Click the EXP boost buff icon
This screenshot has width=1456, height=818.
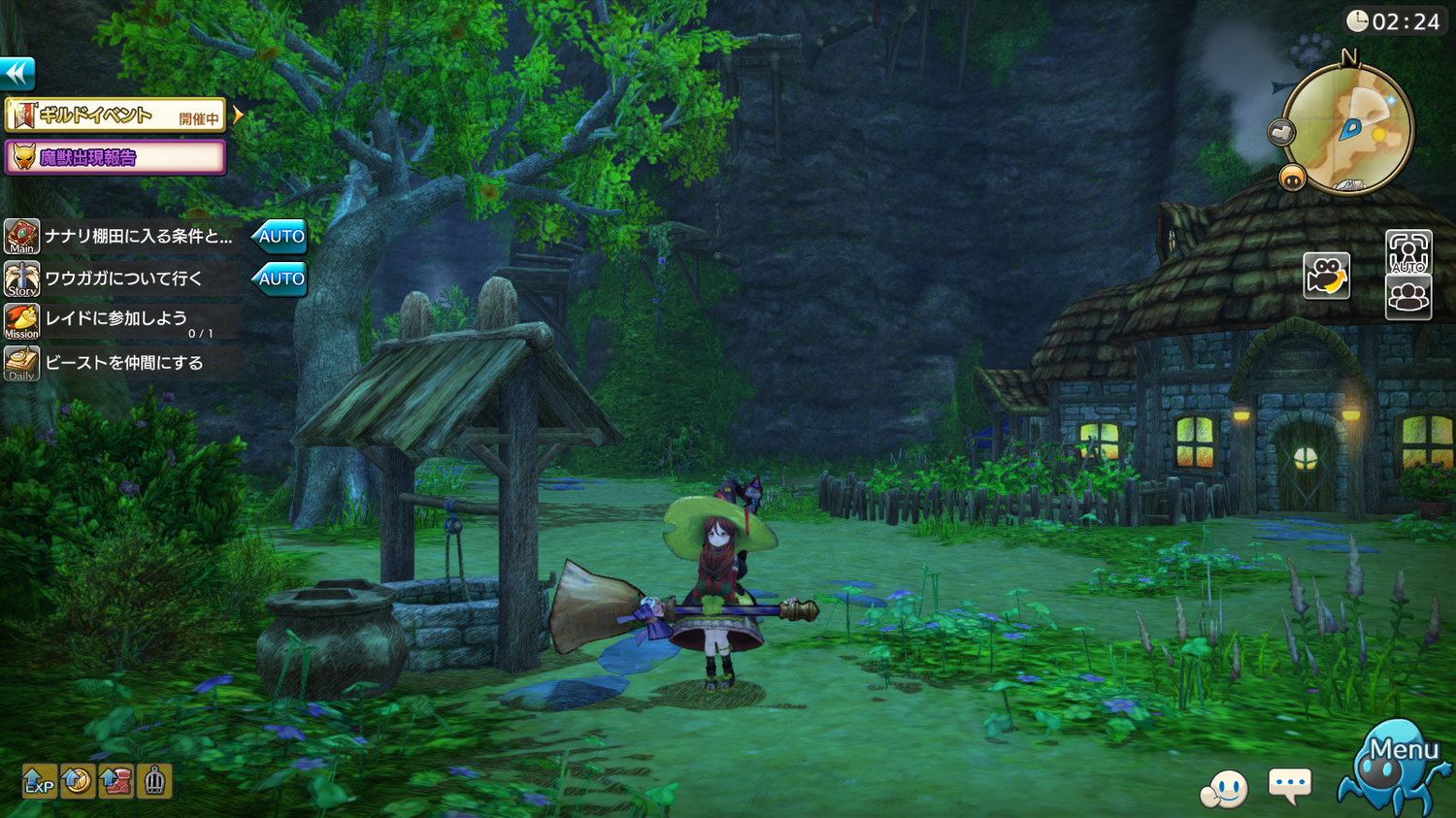coord(39,781)
